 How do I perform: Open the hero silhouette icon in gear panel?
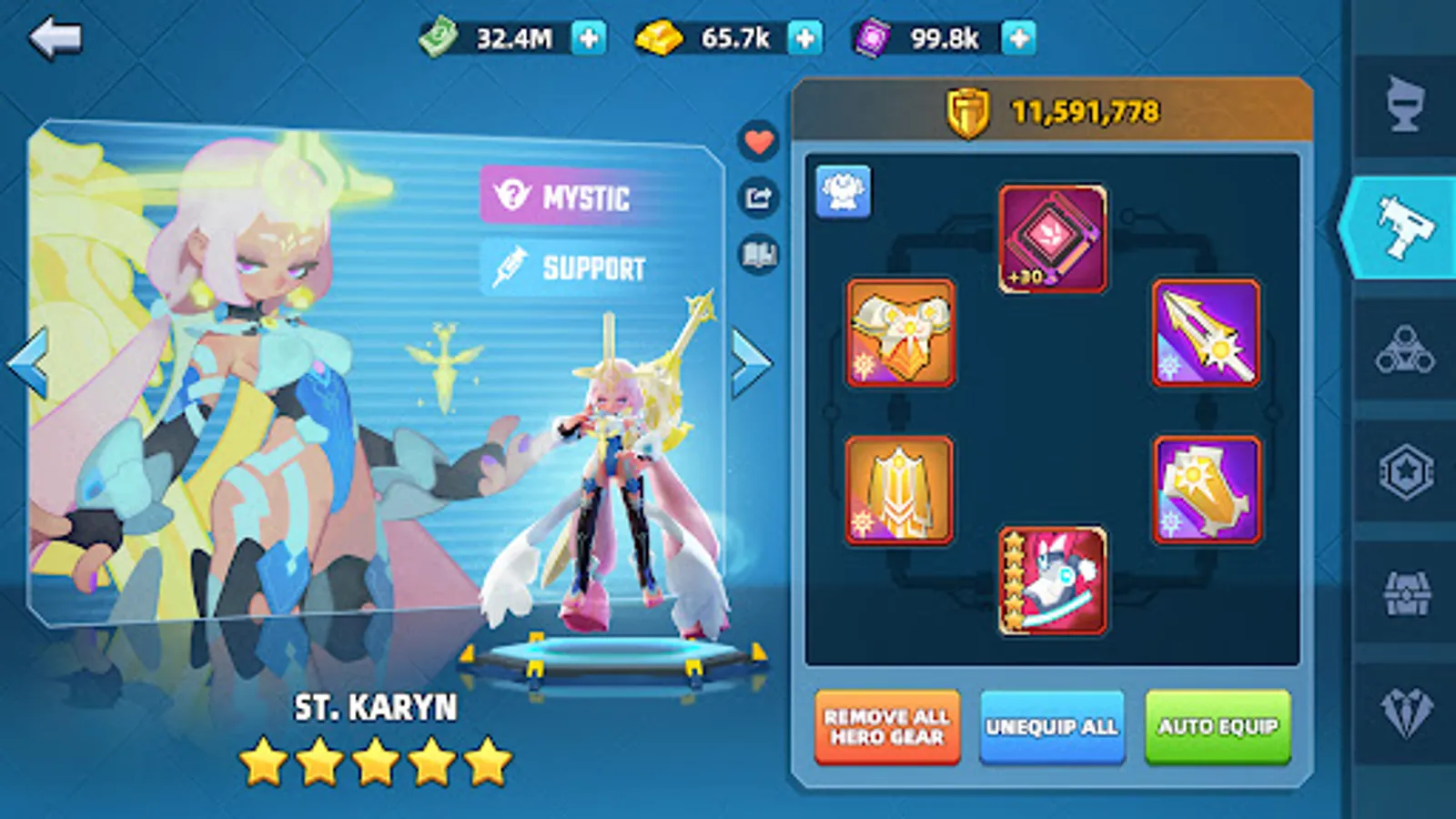pyautogui.click(x=844, y=193)
